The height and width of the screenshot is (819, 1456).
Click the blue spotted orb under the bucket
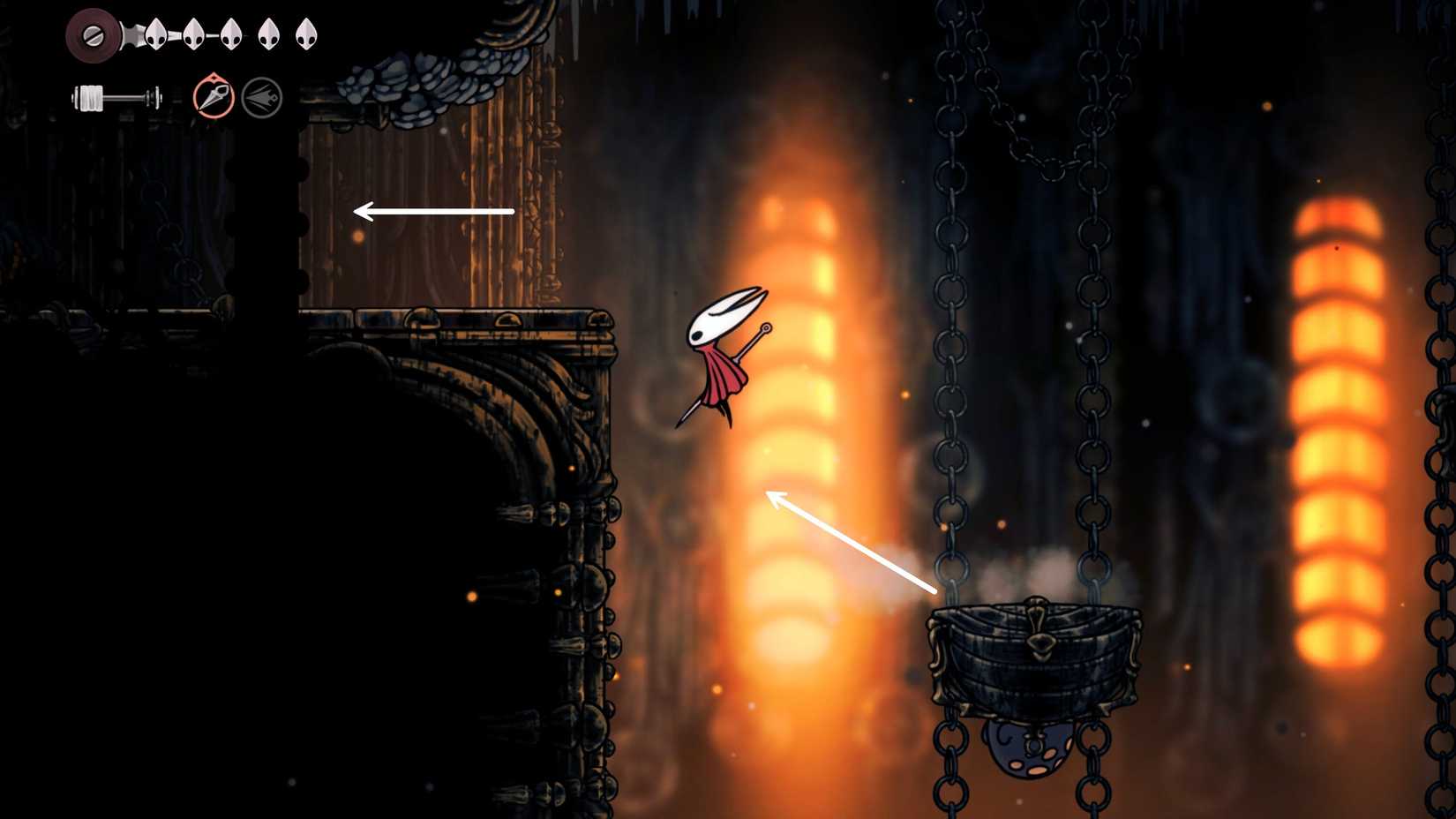[x=1028, y=748]
